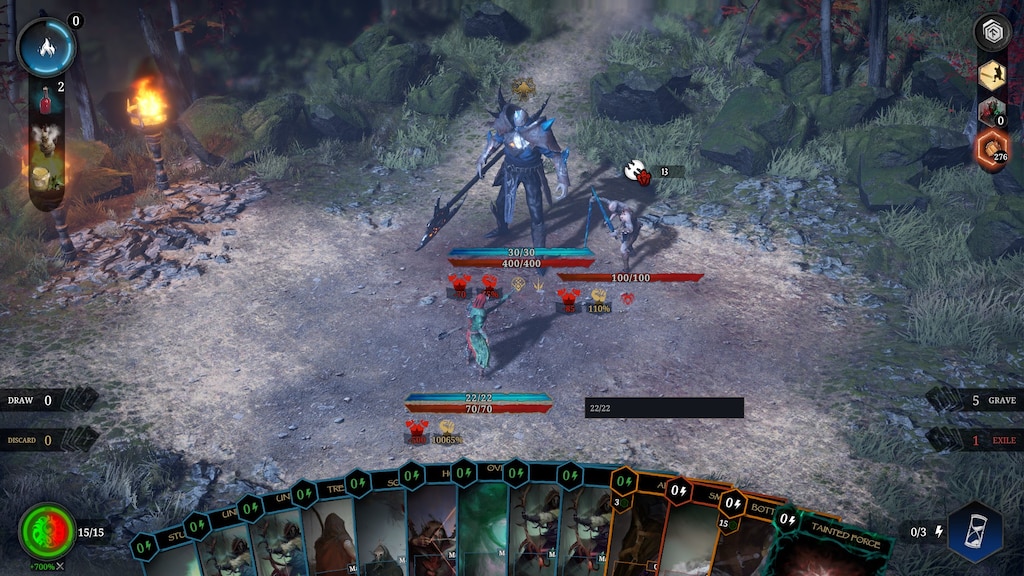Use the red potion item
This screenshot has height=576, width=1024.
(x=46, y=98)
